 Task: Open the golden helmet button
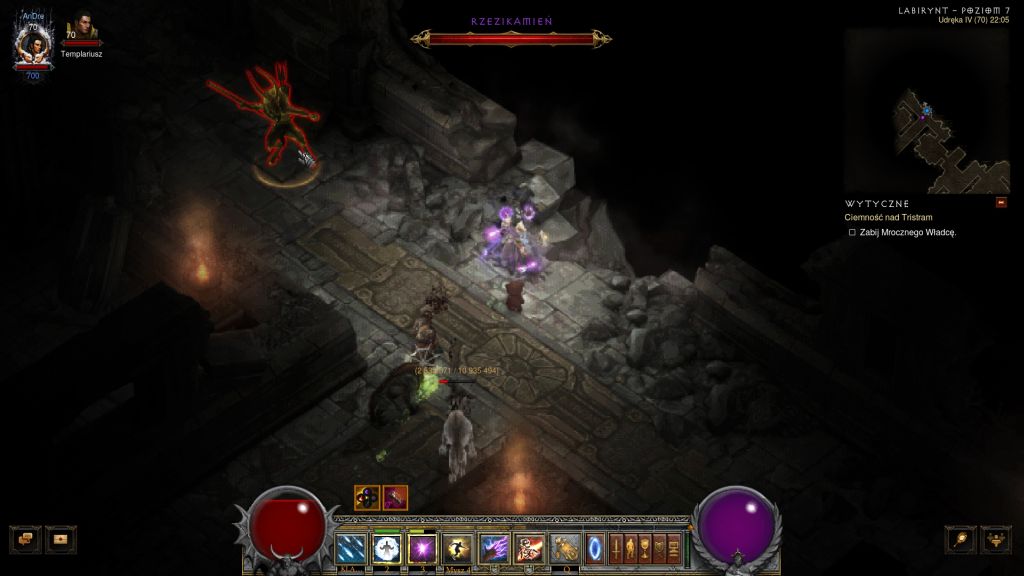996,539
